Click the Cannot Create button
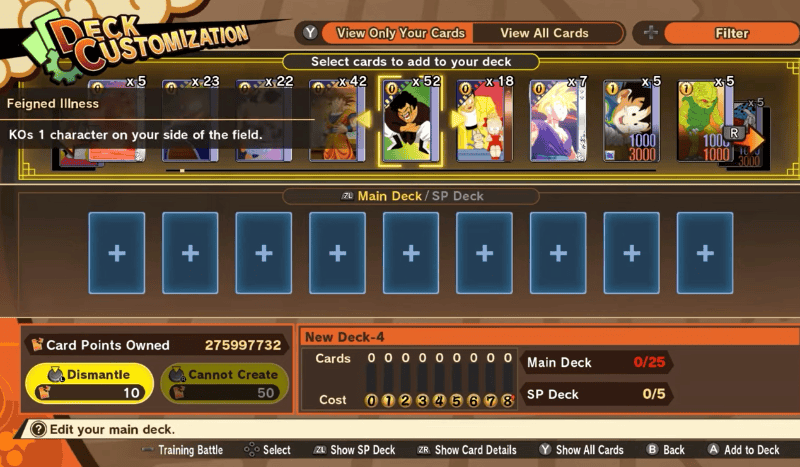 pyautogui.click(x=224, y=384)
